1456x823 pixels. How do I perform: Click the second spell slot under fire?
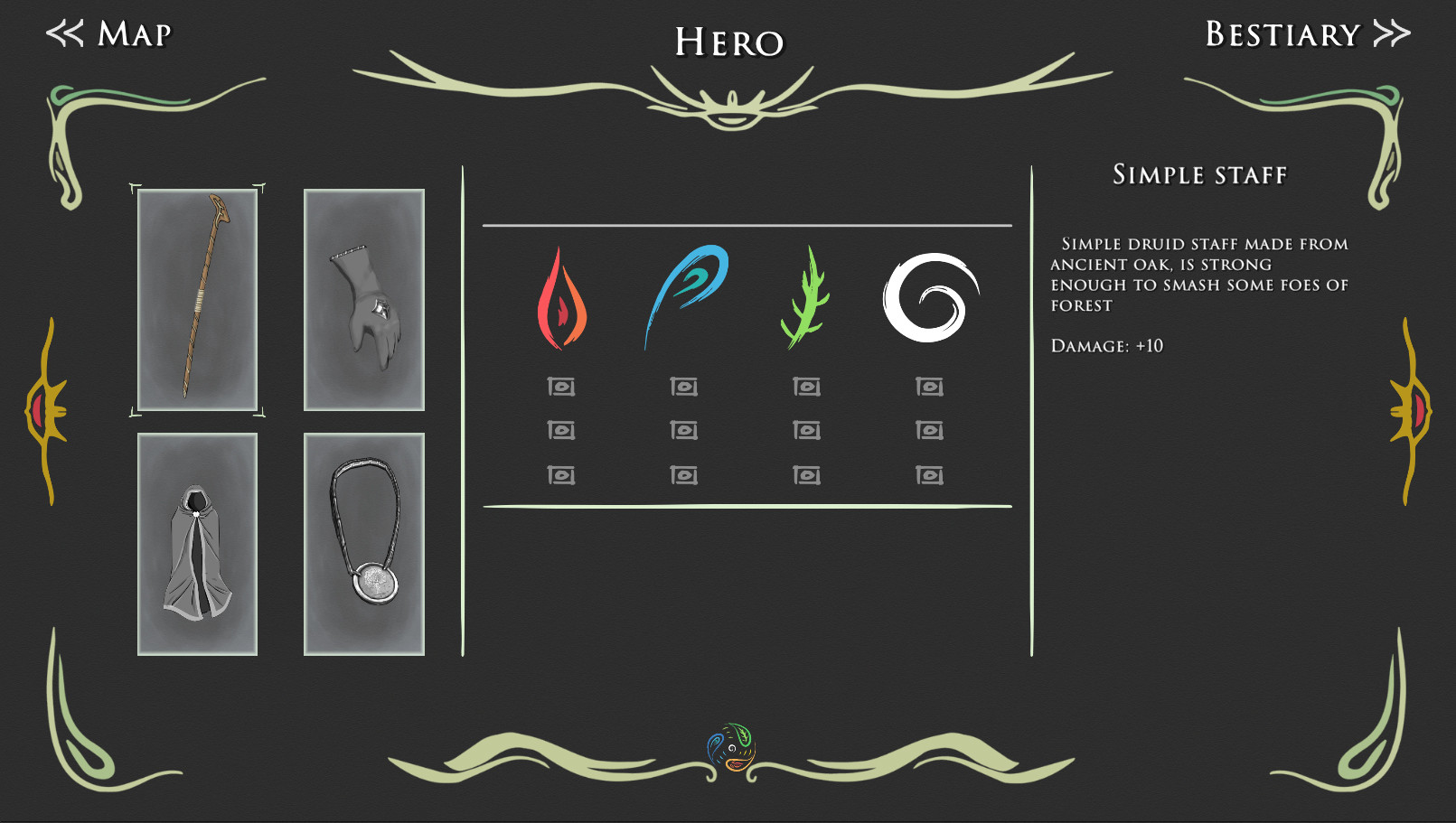(x=560, y=431)
